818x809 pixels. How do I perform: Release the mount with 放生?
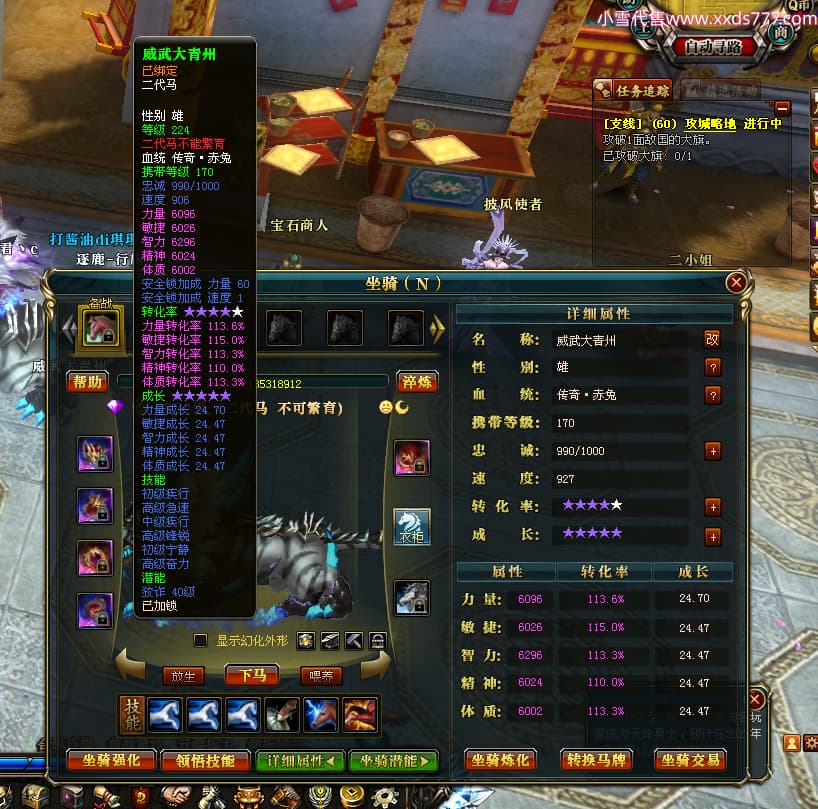[183, 675]
